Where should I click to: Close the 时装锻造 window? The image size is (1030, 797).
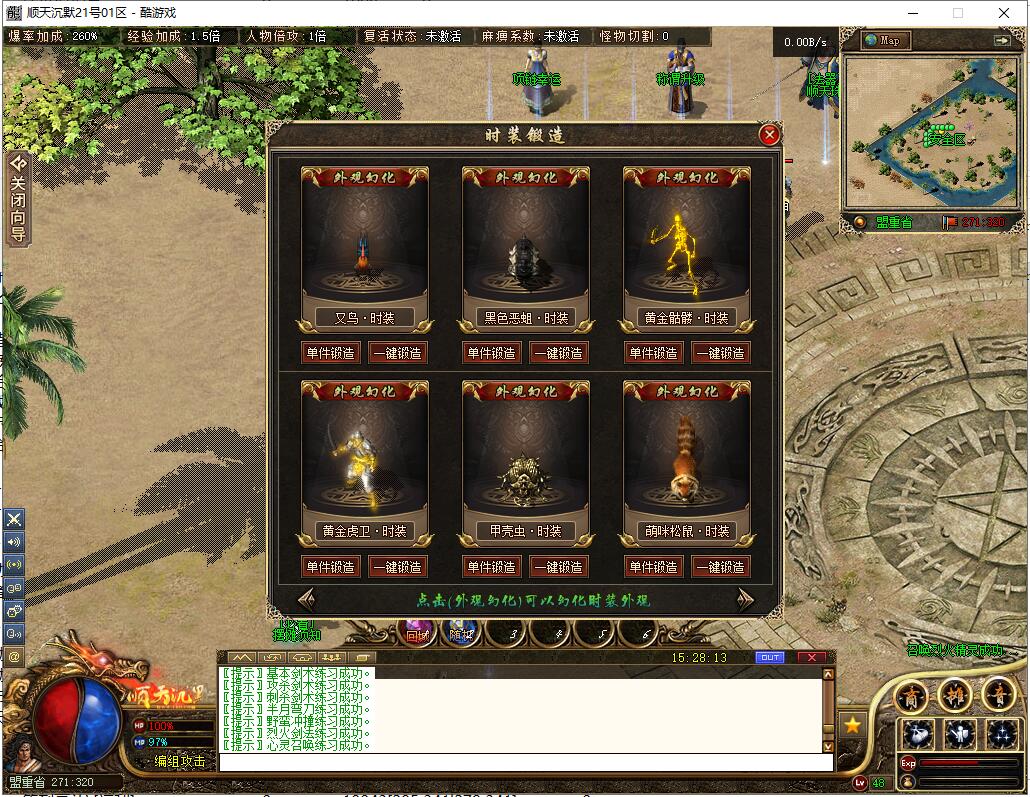tap(769, 135)
